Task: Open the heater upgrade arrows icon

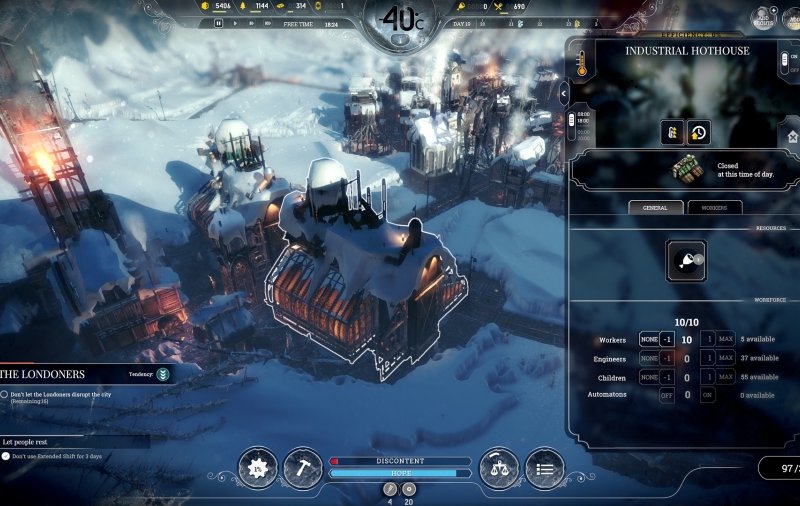Action: click(673, 131)
